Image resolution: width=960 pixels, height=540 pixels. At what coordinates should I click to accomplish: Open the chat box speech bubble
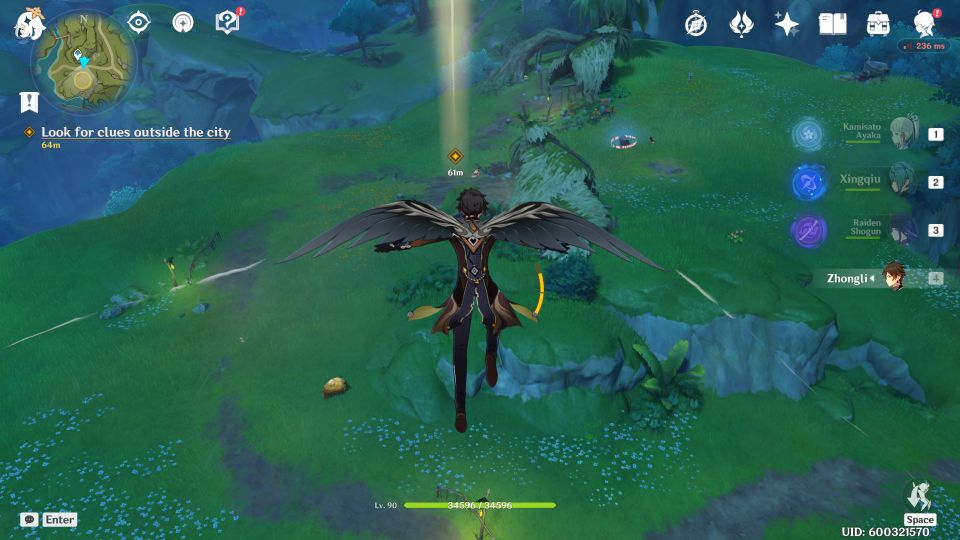(x=29, y=519)
